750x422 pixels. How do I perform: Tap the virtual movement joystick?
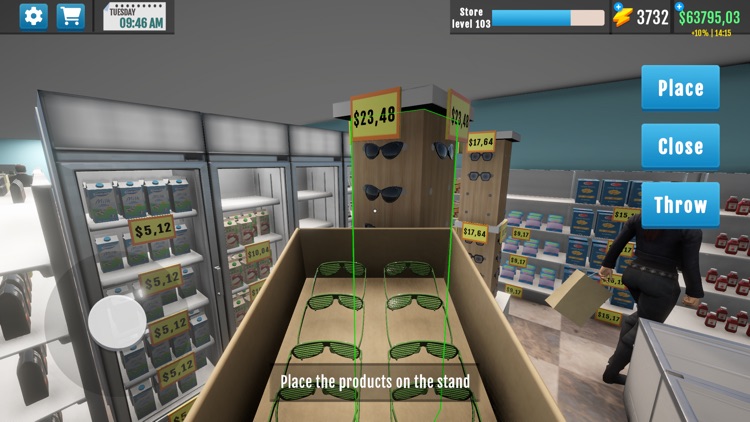coord(117,322)
